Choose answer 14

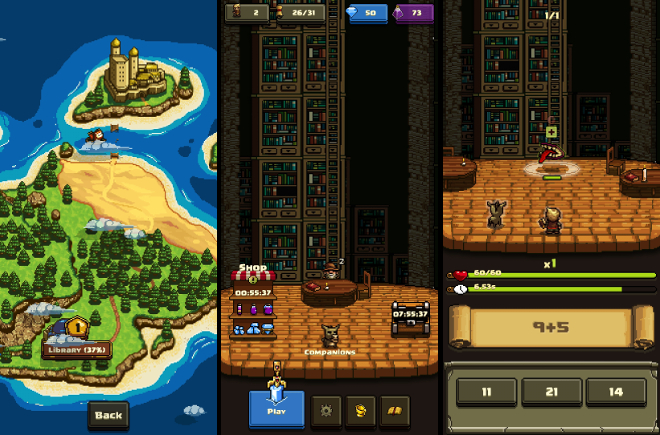click(x=615, y=392)
